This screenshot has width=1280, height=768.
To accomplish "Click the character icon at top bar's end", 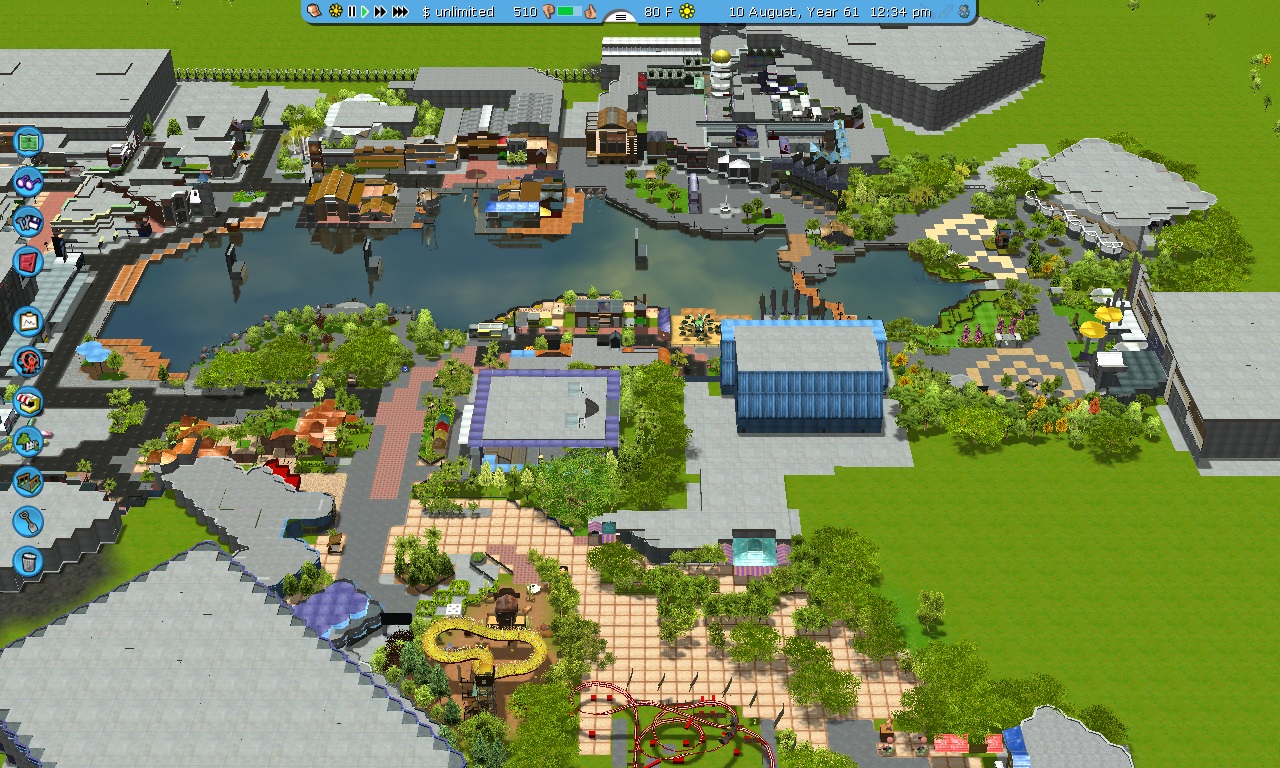I will point(964,12).
